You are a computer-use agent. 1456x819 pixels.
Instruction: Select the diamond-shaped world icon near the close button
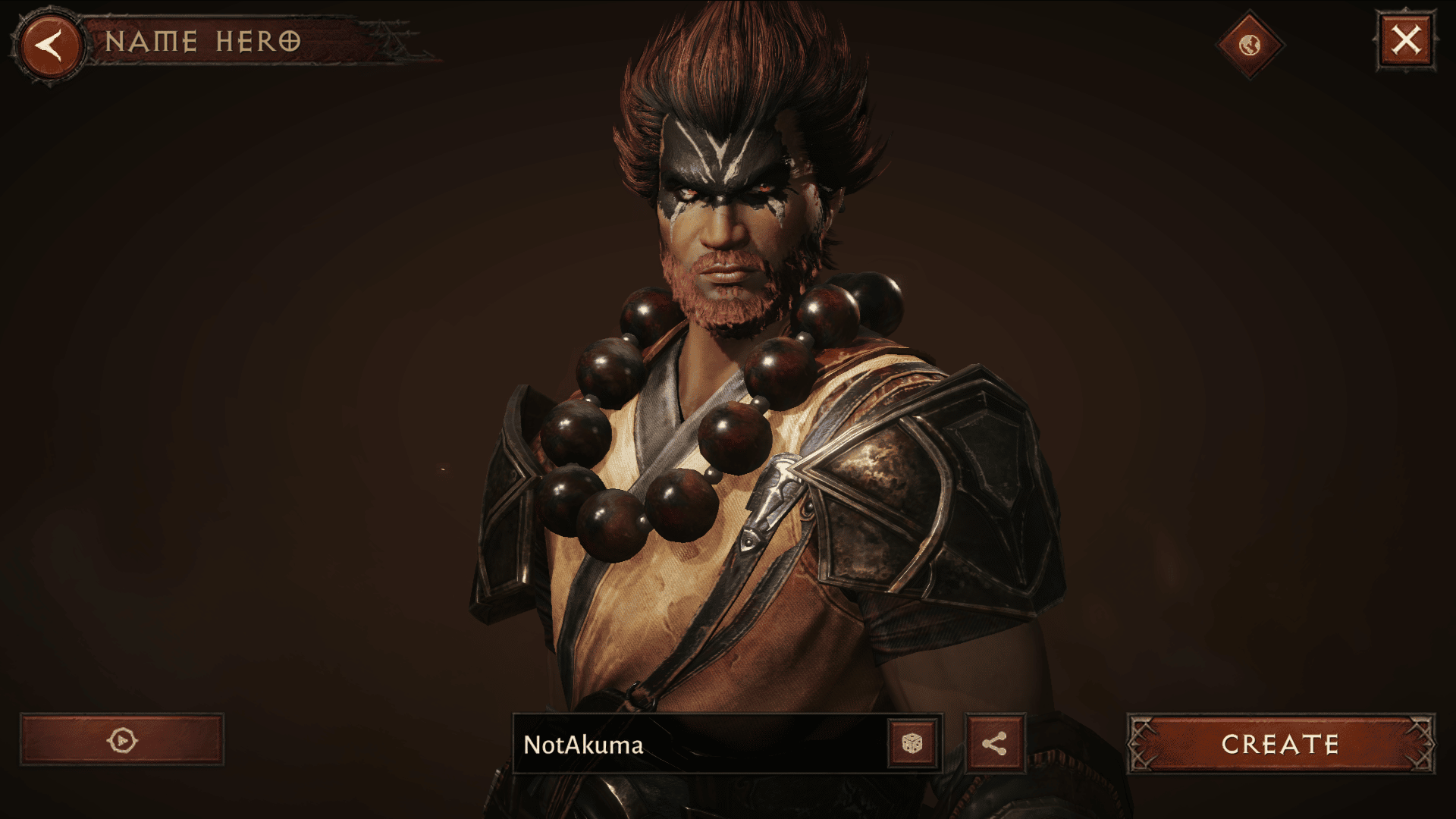(1250, 43)
